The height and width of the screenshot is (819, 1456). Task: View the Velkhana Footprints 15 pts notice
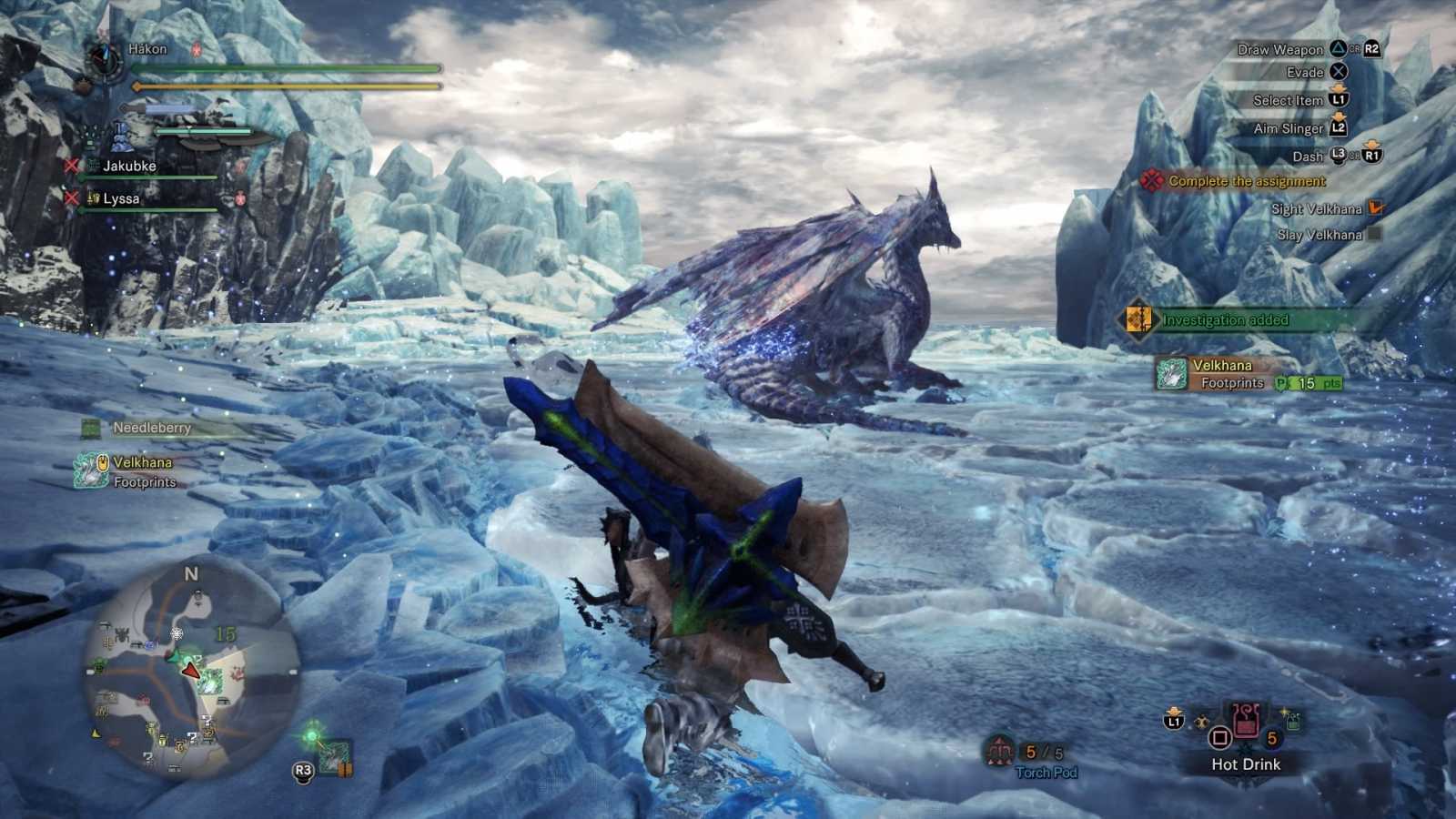tap(1249, 374)
